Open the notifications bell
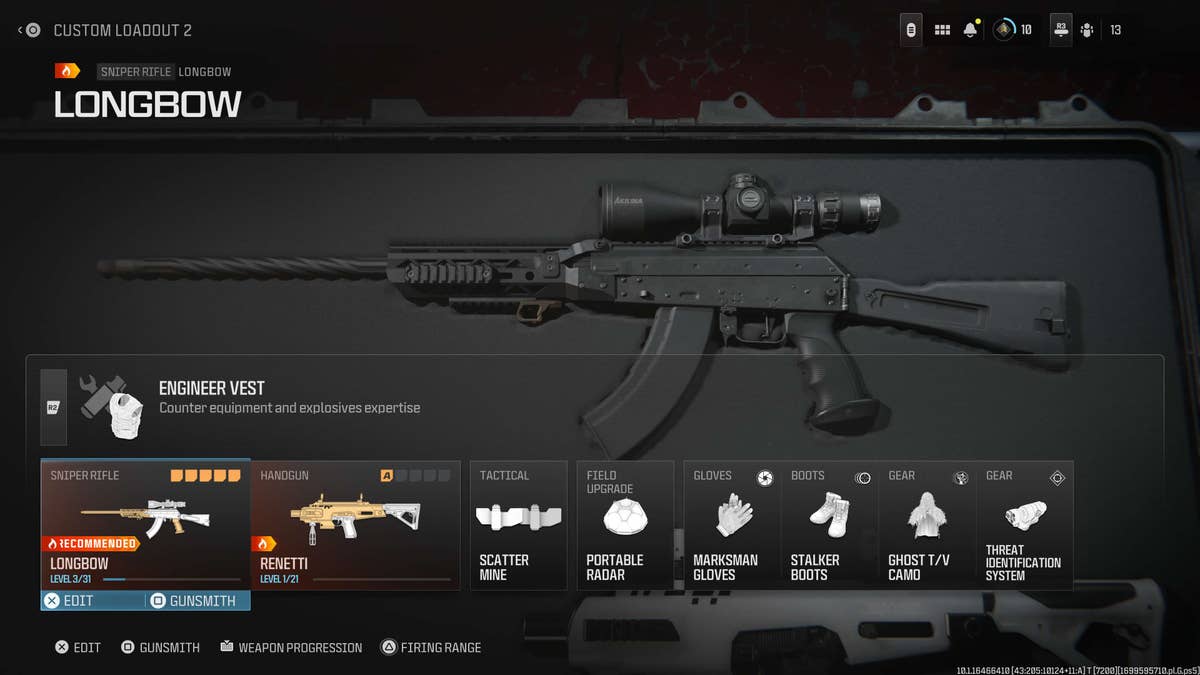Viewport: 1200px width, 675px height. tap(970, 30)
